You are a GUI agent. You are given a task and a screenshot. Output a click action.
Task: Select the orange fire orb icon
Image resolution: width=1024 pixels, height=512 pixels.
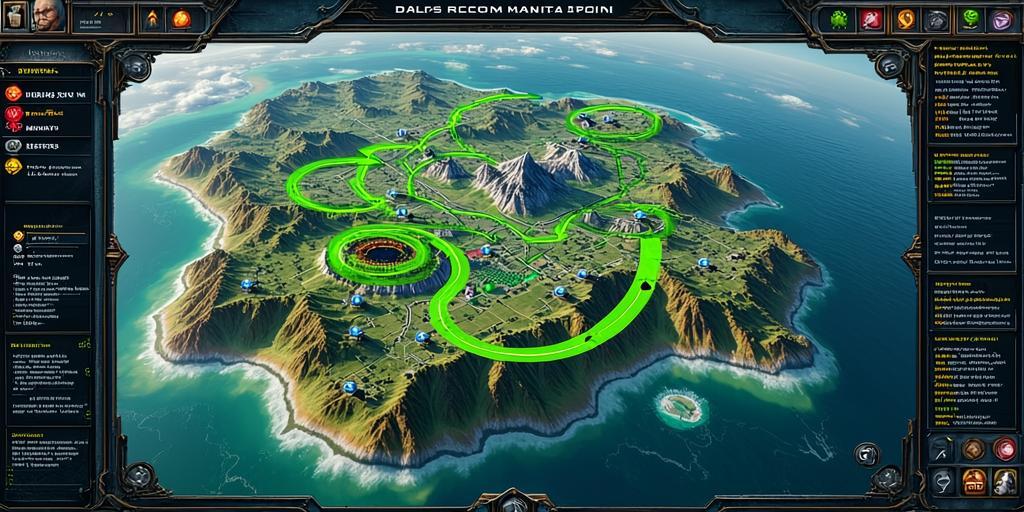[181, 18]
